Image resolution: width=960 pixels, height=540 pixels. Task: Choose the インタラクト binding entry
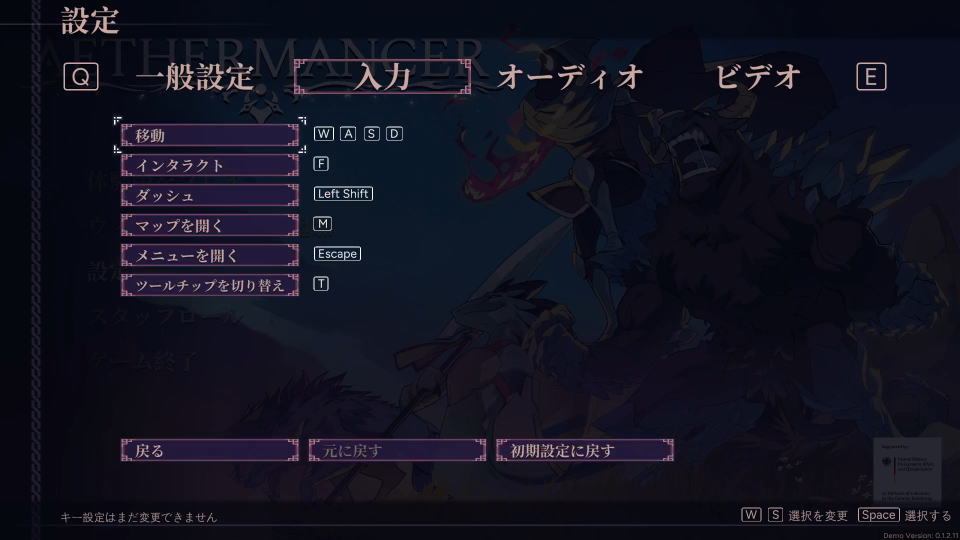pyautogui.click(x=210, y=165)
